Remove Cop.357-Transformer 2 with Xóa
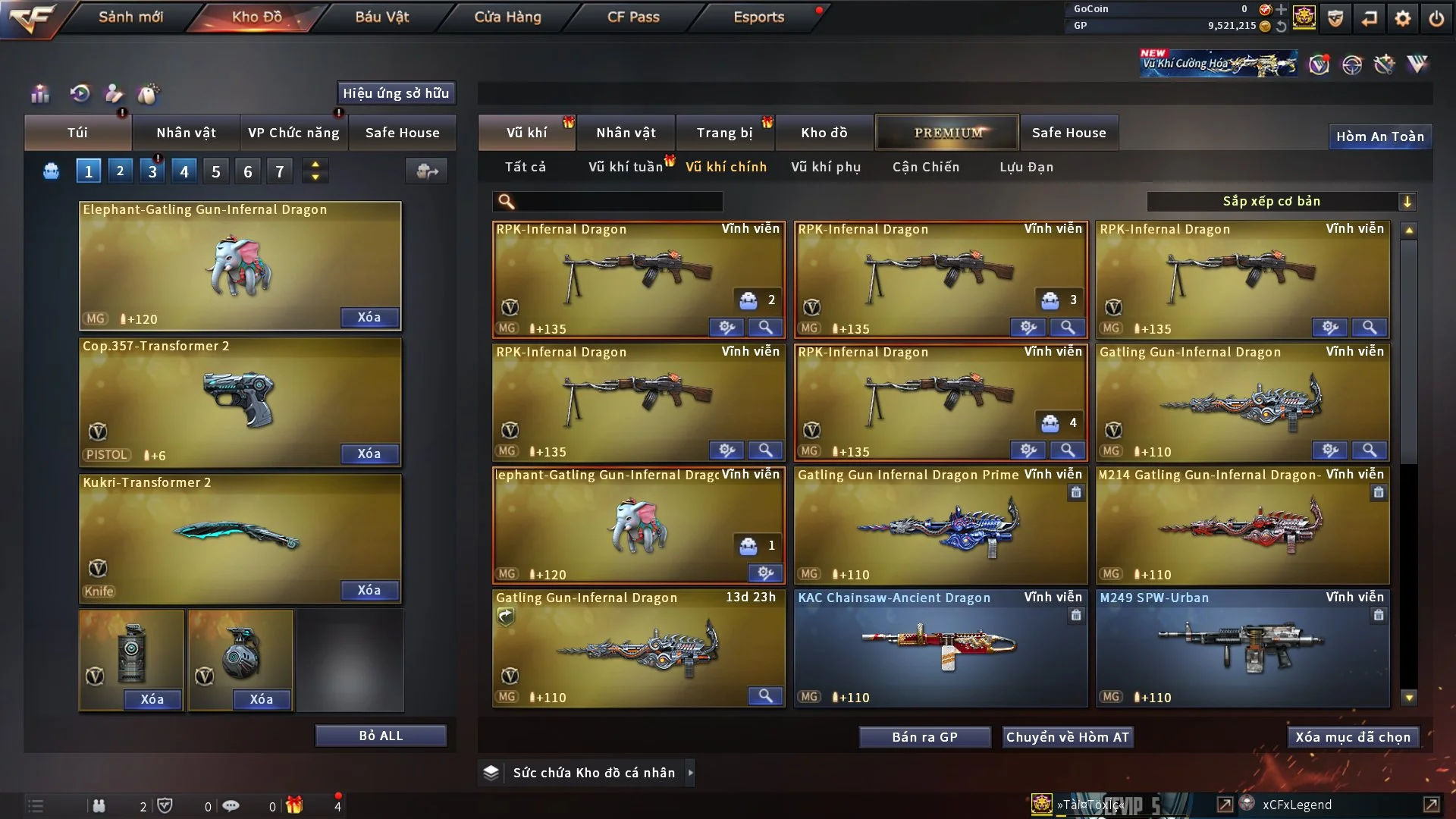This screenshot has height=819, width=1456. pyautogui.click(x=369, y=453)
